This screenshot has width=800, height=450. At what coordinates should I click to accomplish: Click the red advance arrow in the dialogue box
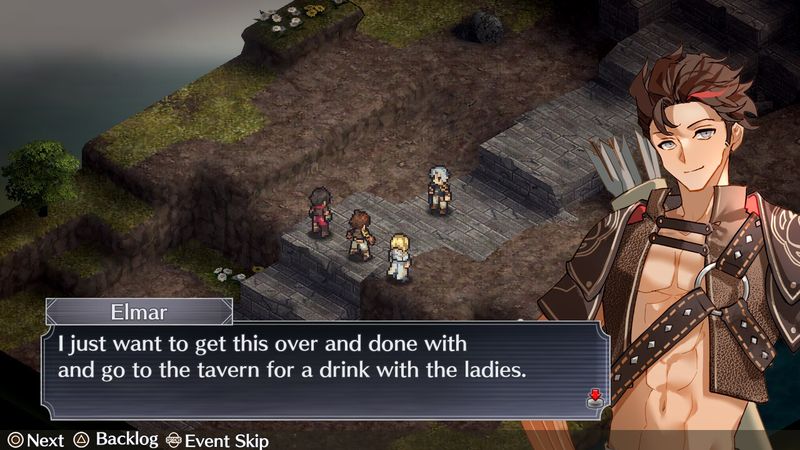595,397
